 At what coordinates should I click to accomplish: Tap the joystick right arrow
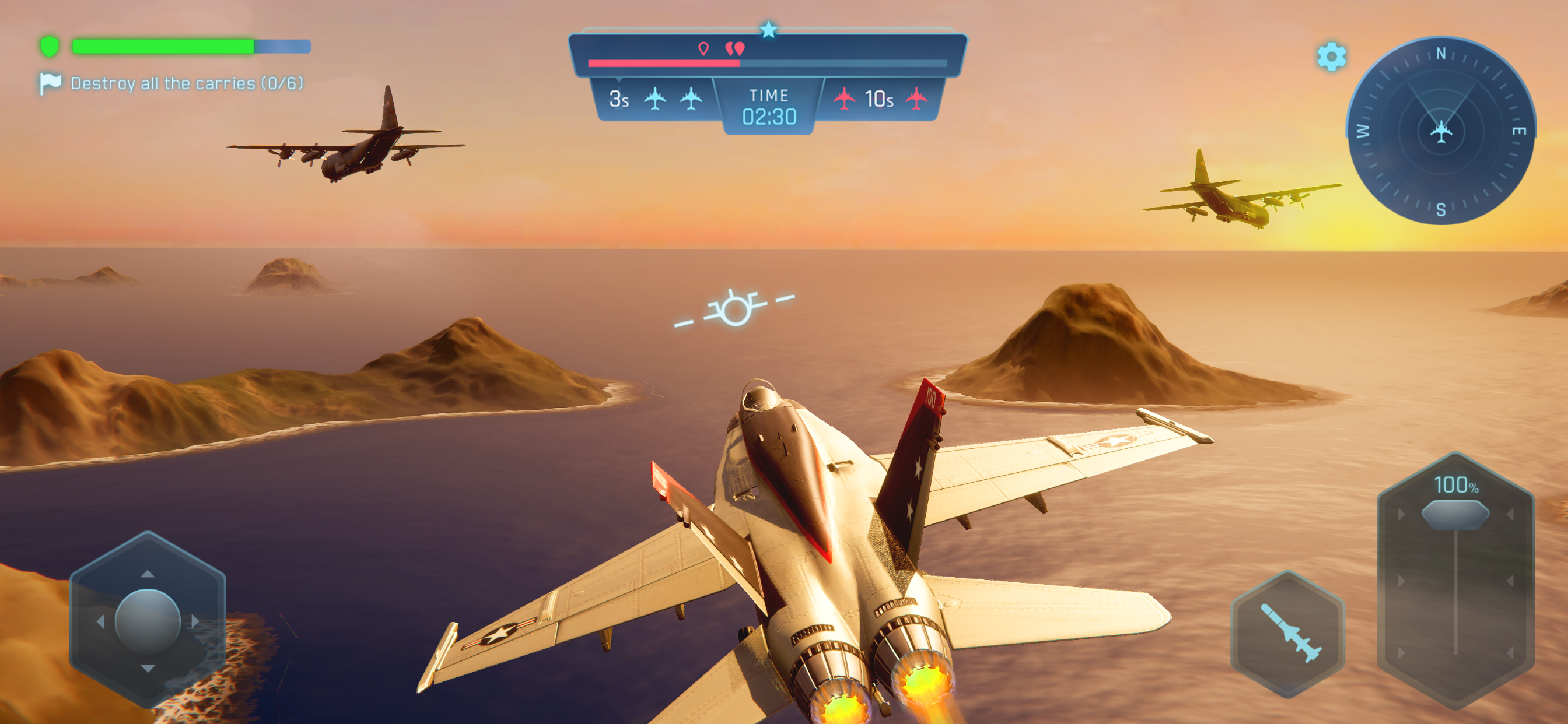pos(195,621)
